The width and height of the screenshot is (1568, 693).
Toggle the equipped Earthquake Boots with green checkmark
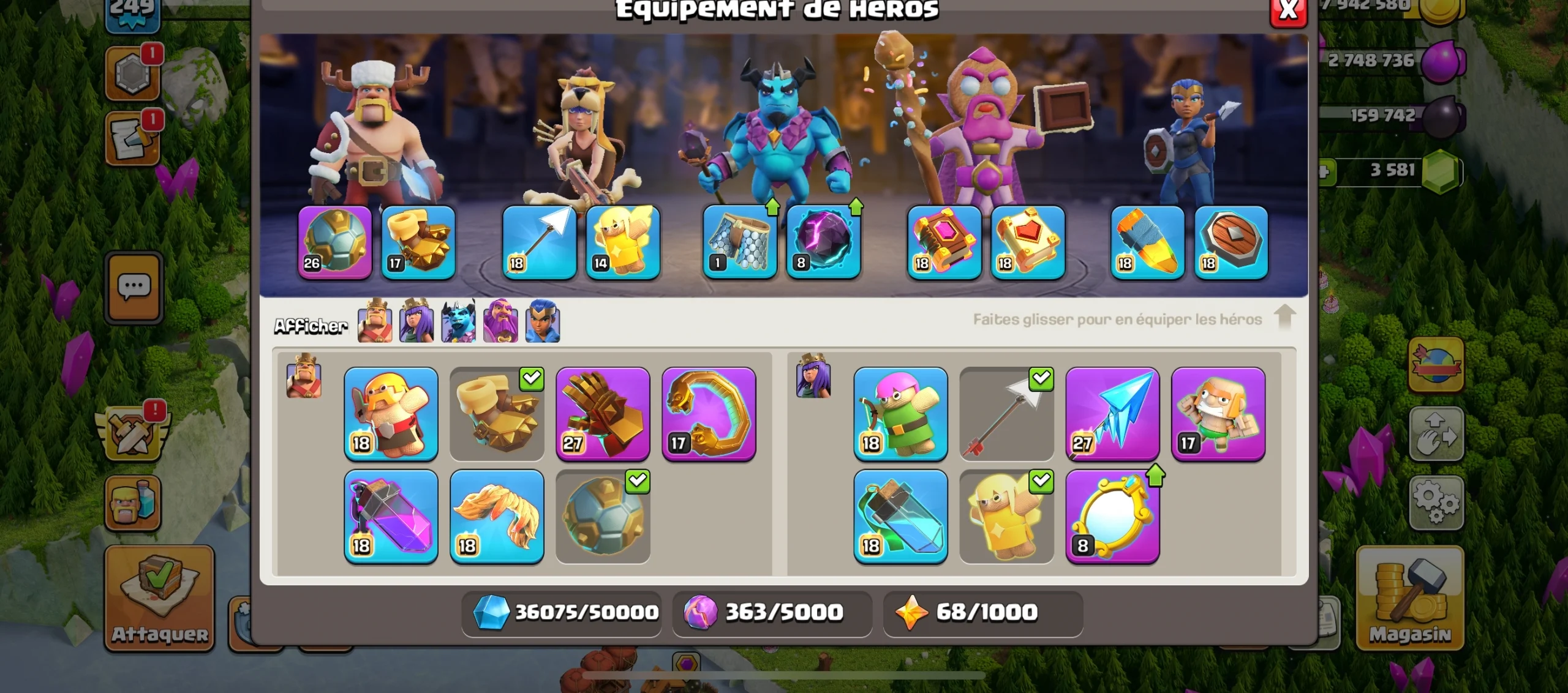[497, 414]
